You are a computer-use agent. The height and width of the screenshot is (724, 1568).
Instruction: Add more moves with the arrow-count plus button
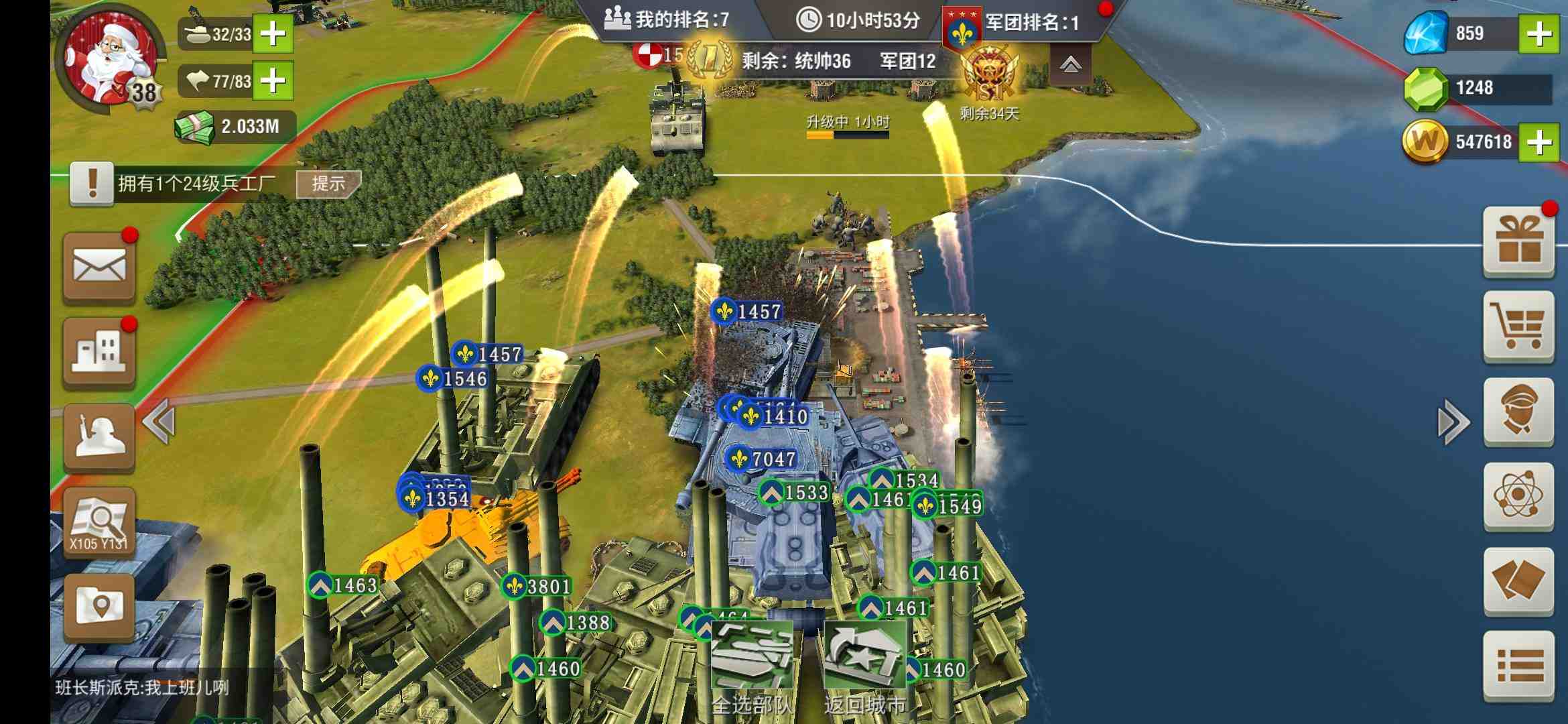tap(273, 81)
